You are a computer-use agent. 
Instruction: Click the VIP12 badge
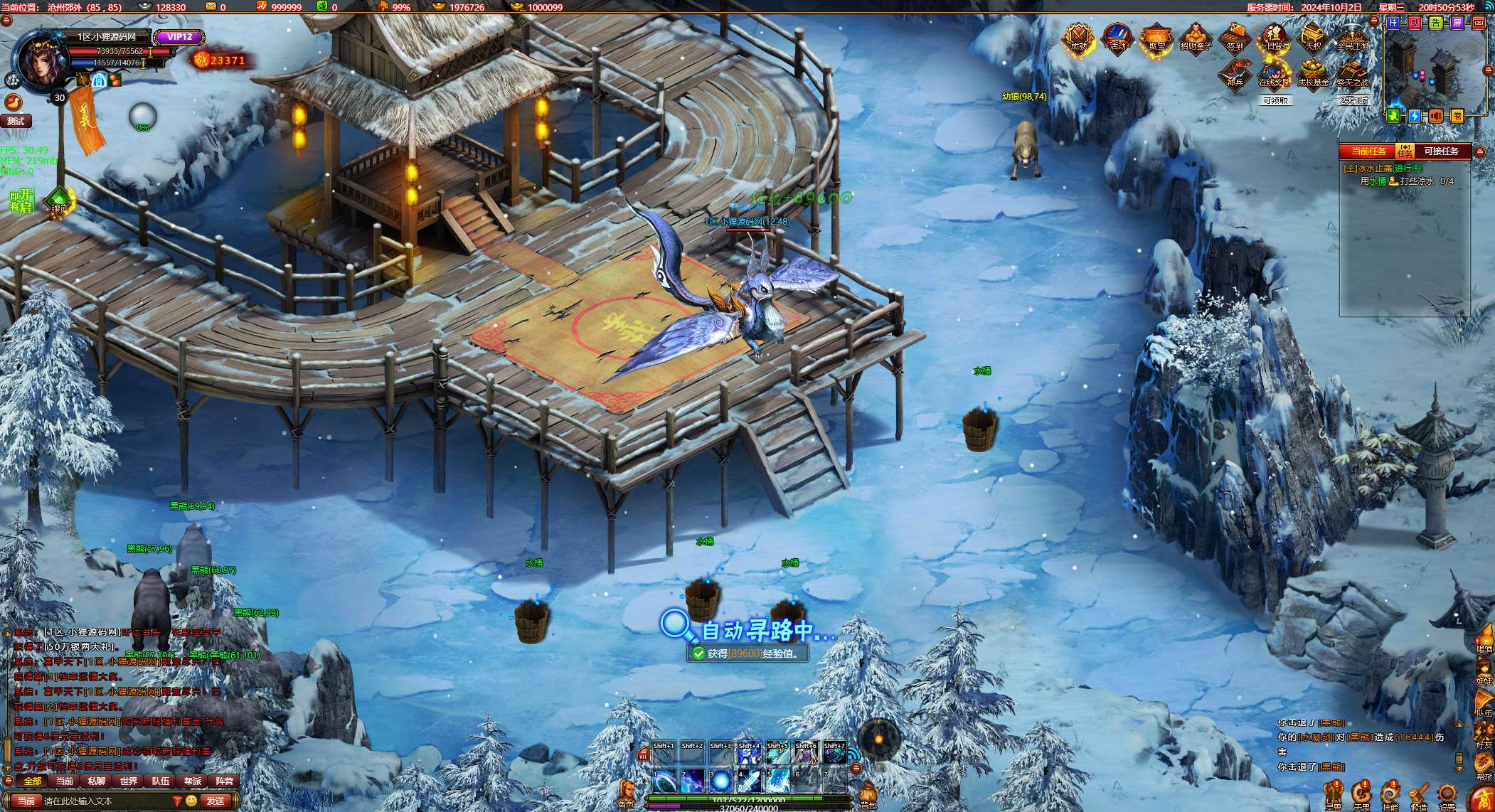[180, 37]
